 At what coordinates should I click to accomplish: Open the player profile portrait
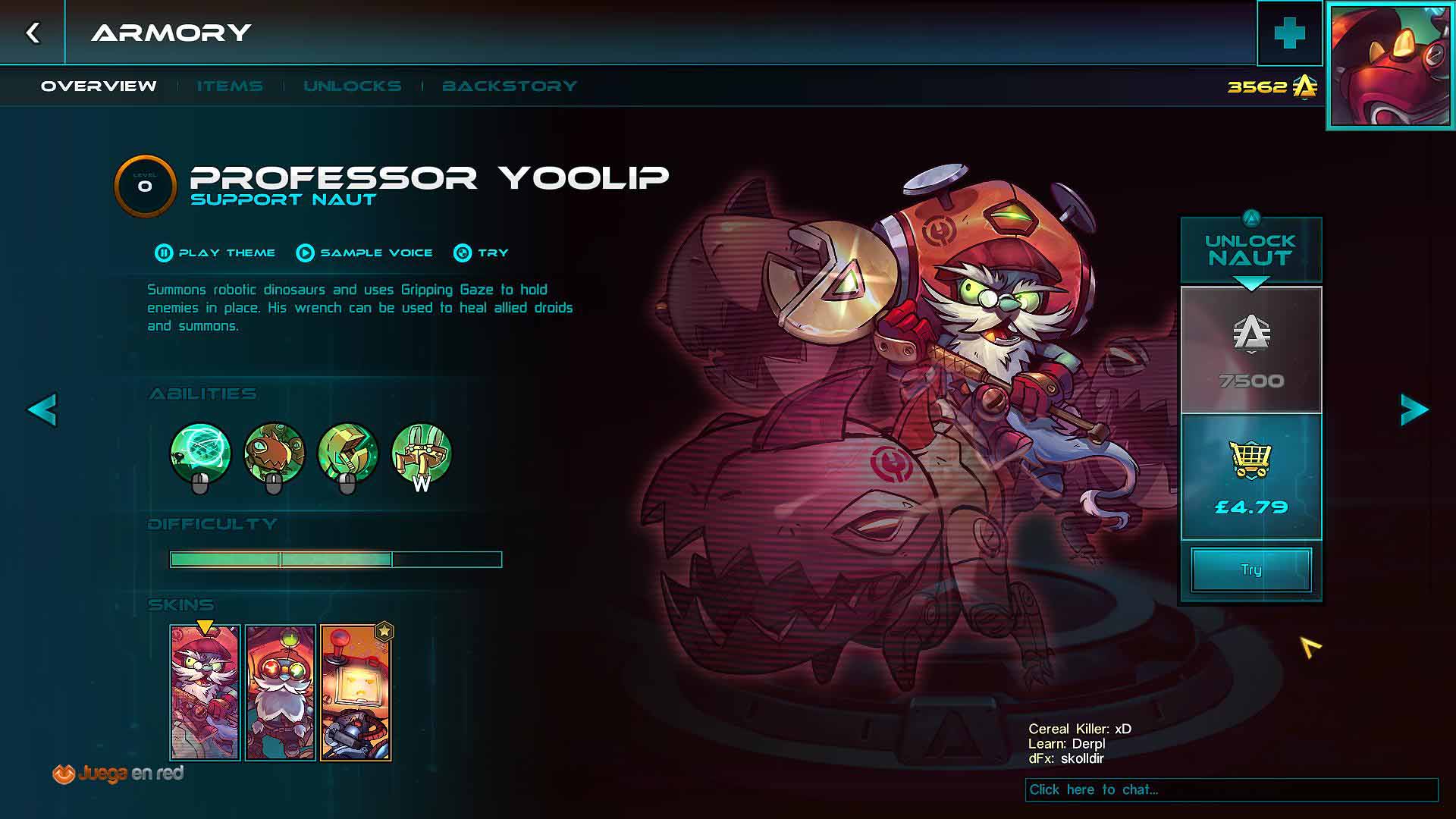pos(1391,66)
